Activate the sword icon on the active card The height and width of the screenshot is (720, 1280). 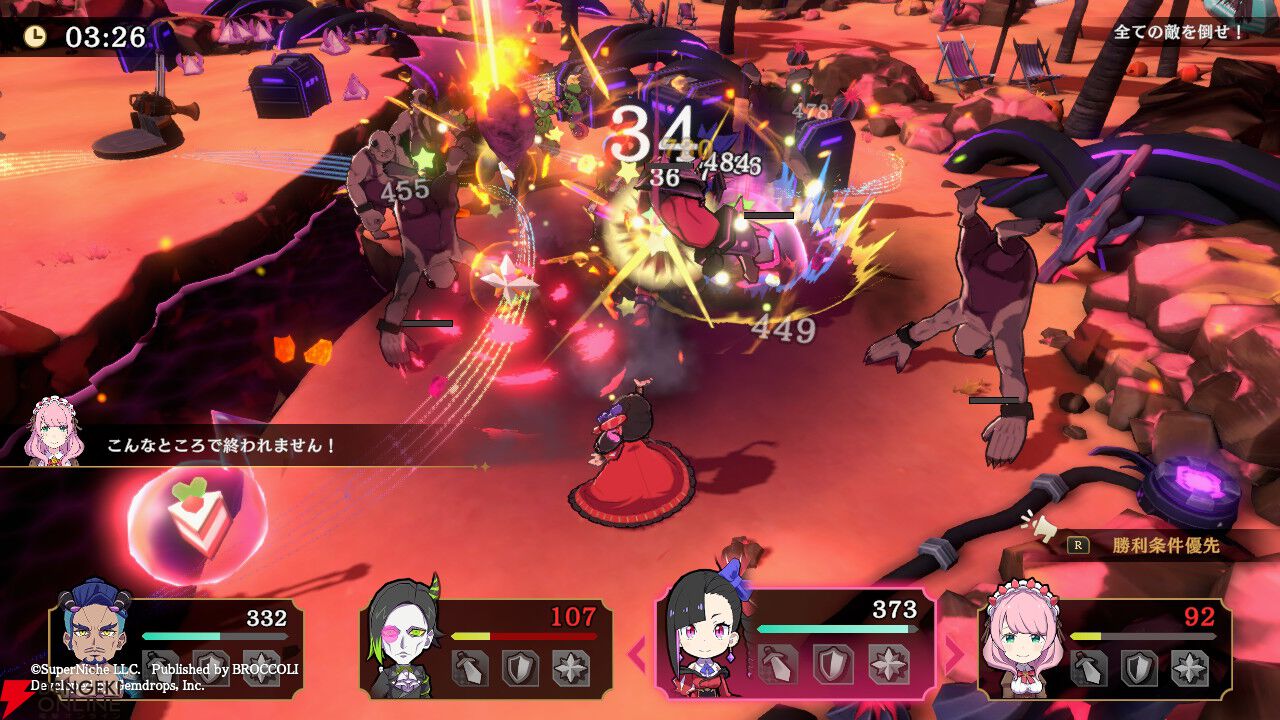[777, 665]
